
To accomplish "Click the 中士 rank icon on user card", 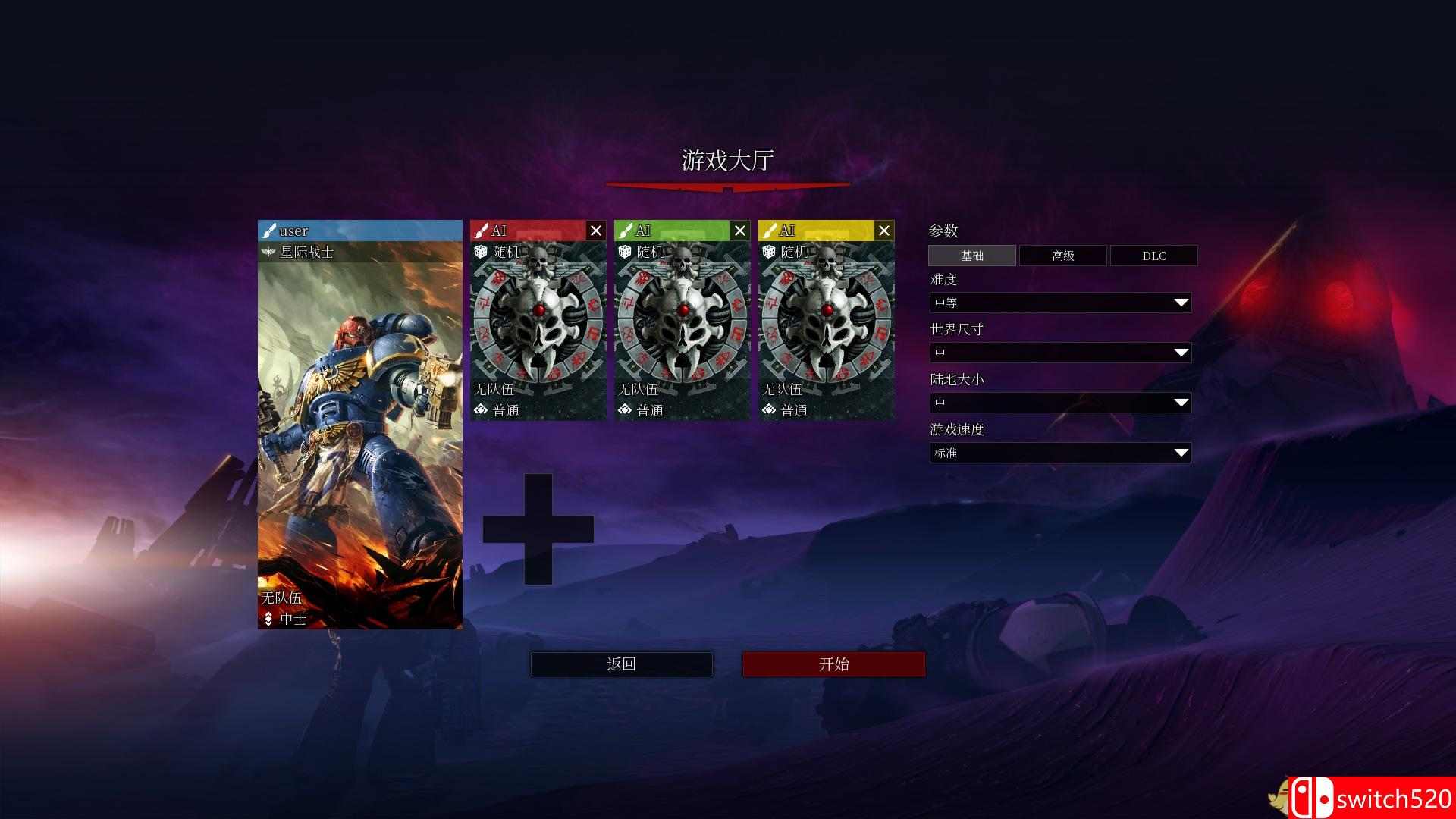I will pyautogui.click(x=269, y=619).
